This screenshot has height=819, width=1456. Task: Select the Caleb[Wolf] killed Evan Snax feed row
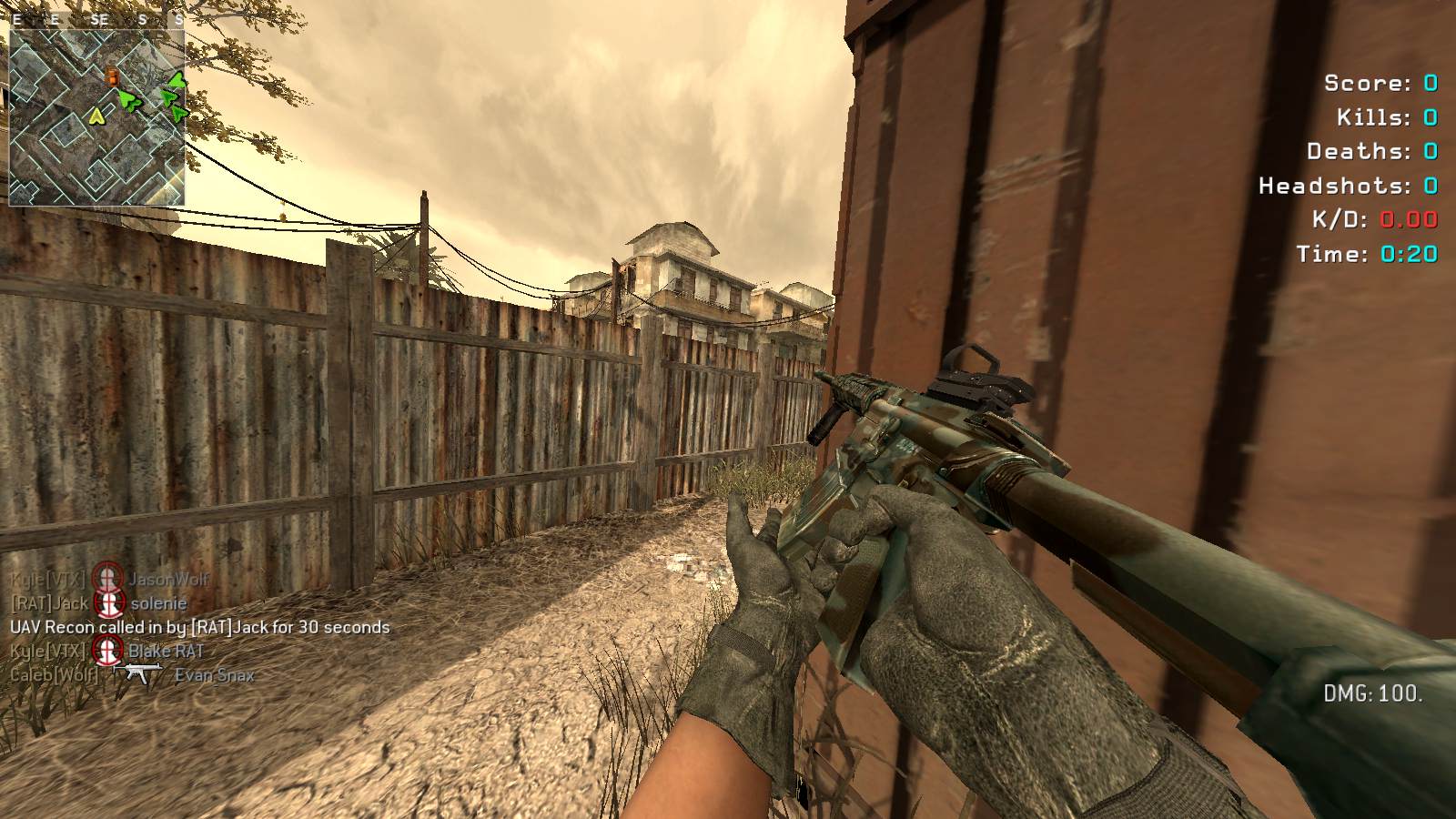[x=132, y=675]
